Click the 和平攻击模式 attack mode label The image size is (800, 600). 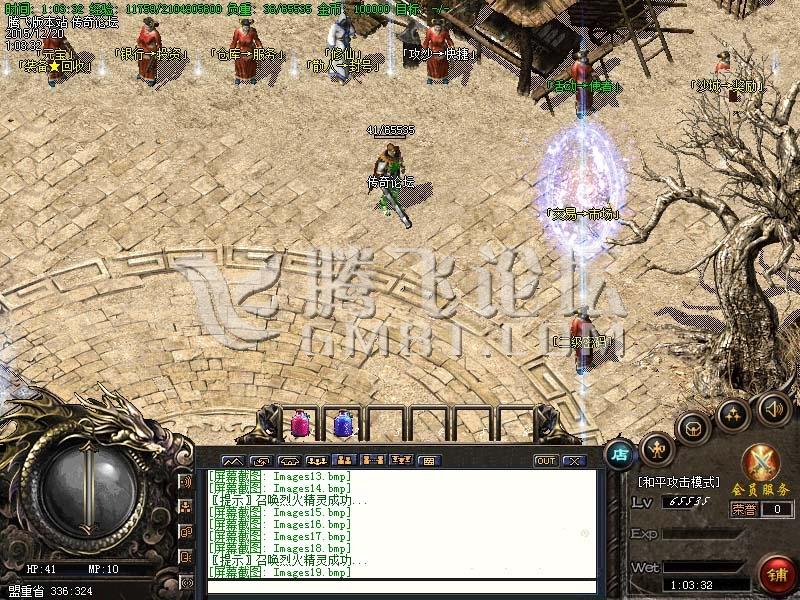tap(678, 482)
